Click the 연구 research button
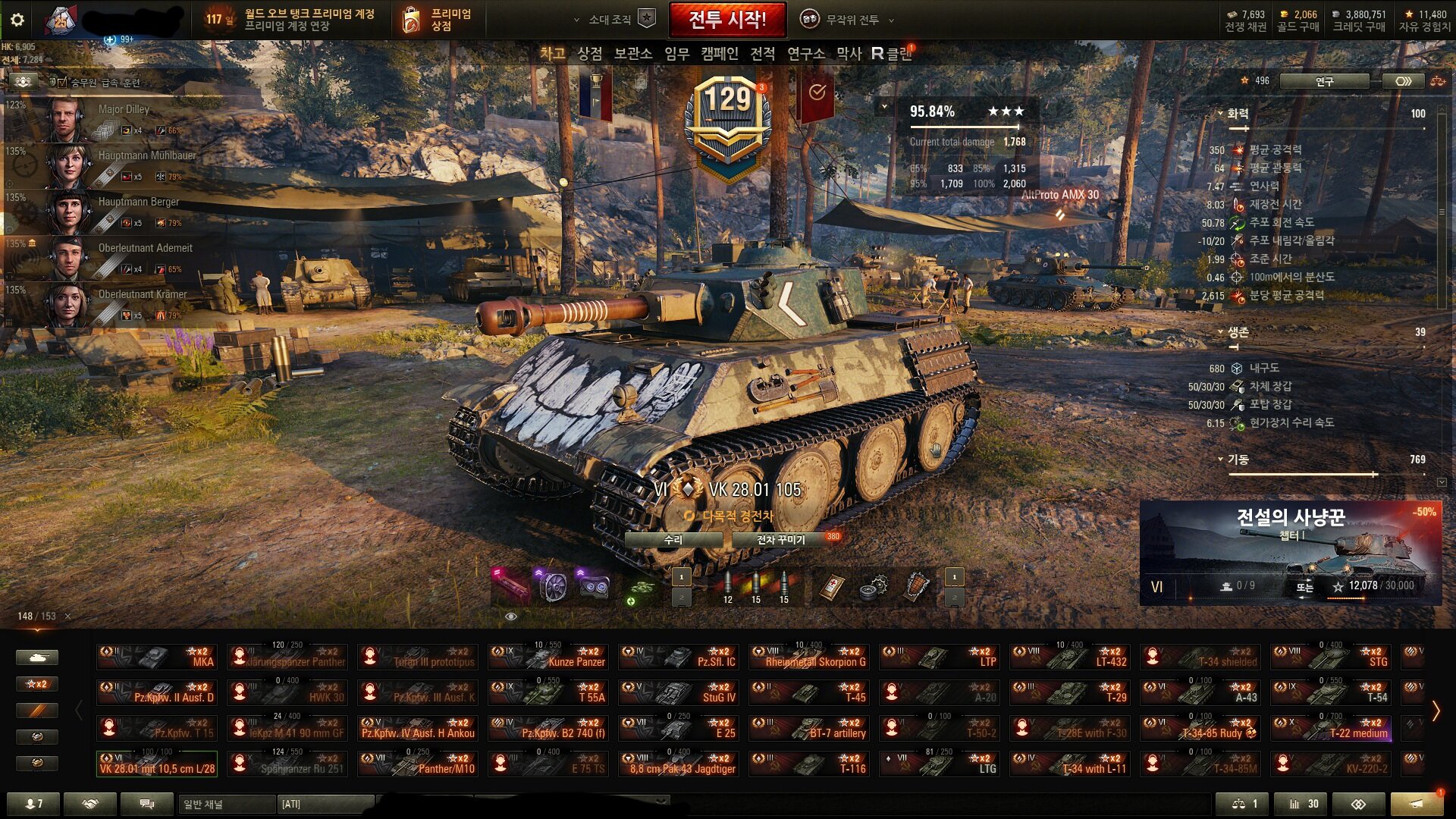Viewport: 1456px width, 819px height. pyautogui.click(x=1324, y=81)
